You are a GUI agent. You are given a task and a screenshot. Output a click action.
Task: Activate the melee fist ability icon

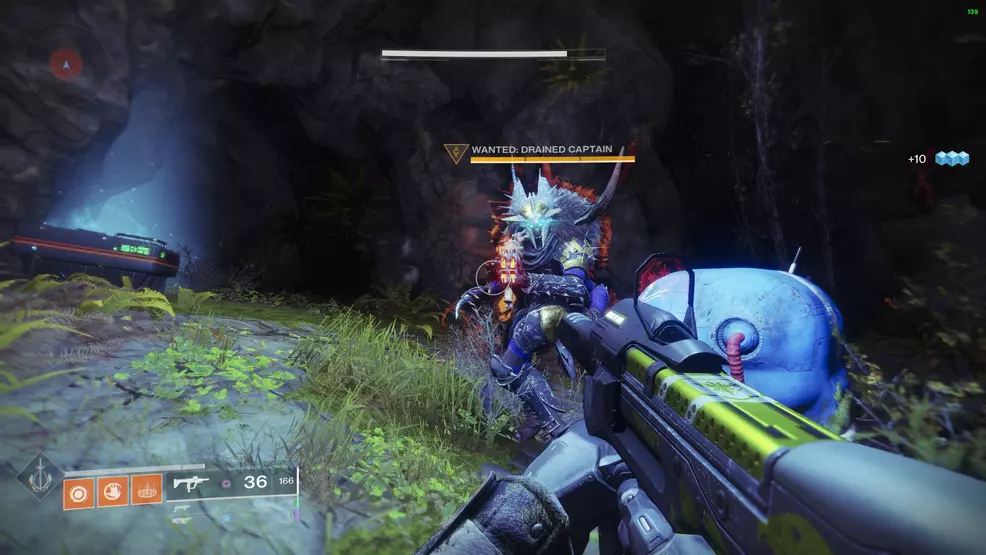pos(113,490)
